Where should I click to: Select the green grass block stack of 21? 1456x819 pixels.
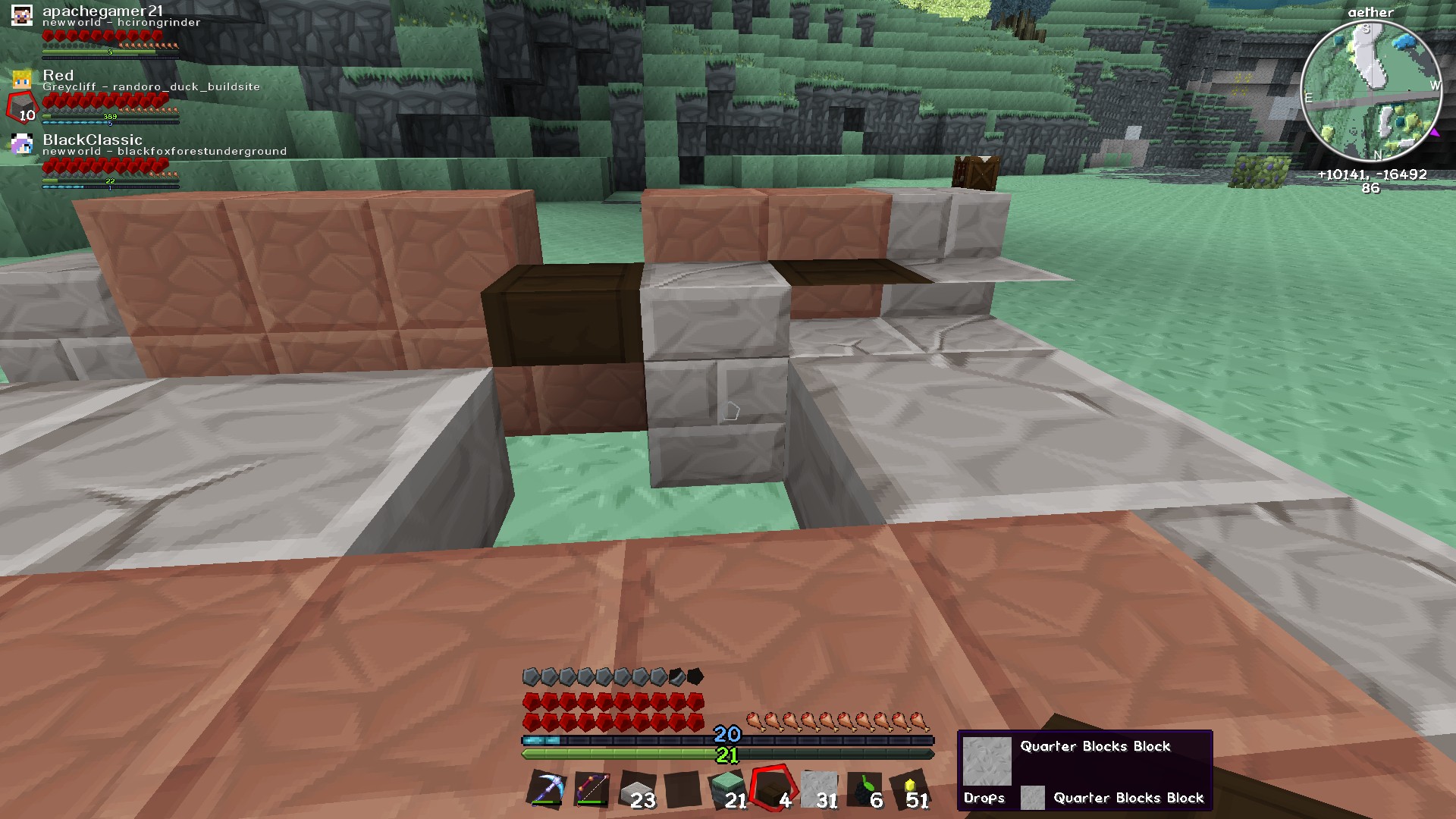728,790
